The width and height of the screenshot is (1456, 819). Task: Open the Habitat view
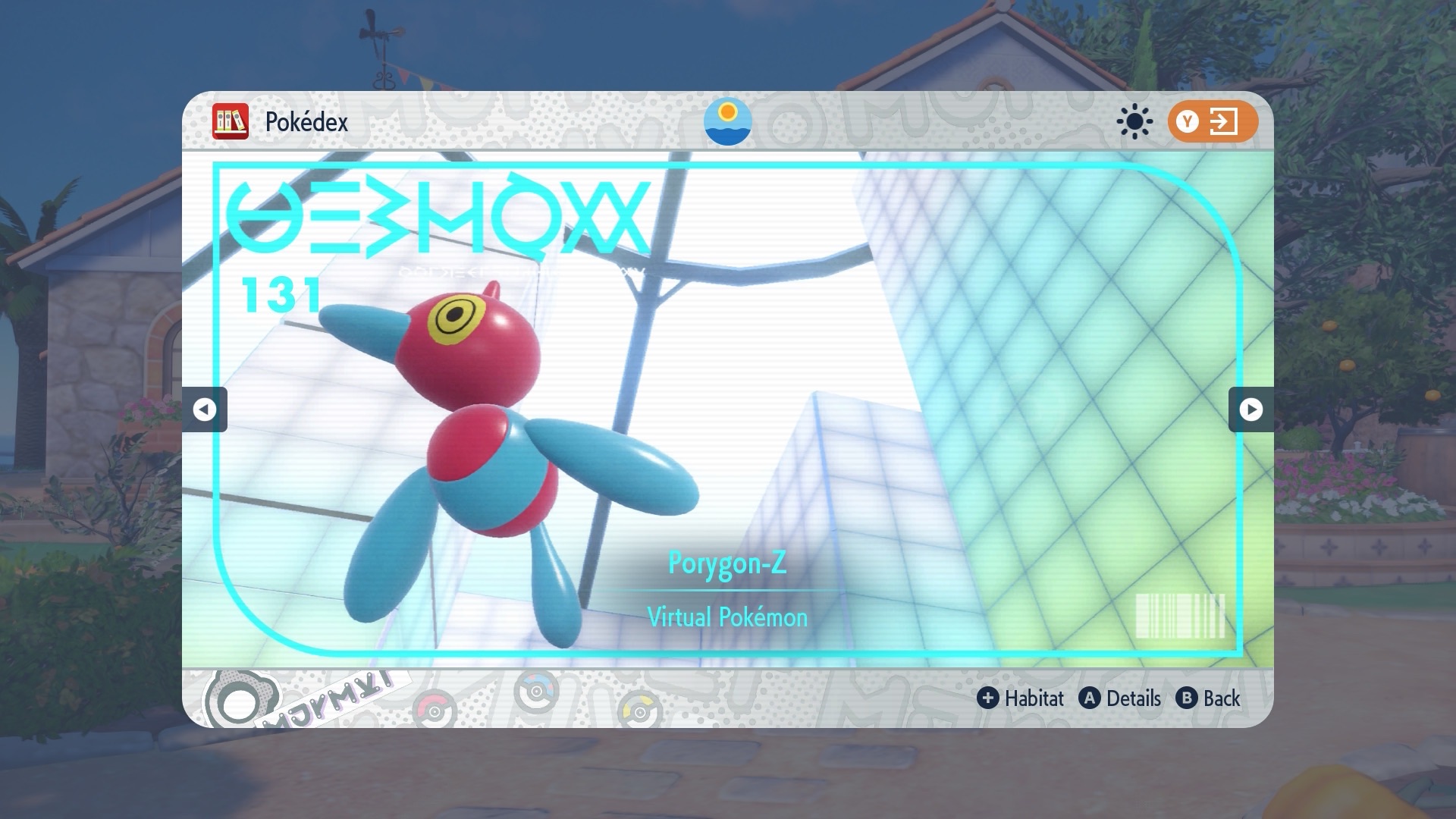pos(1021,698)
